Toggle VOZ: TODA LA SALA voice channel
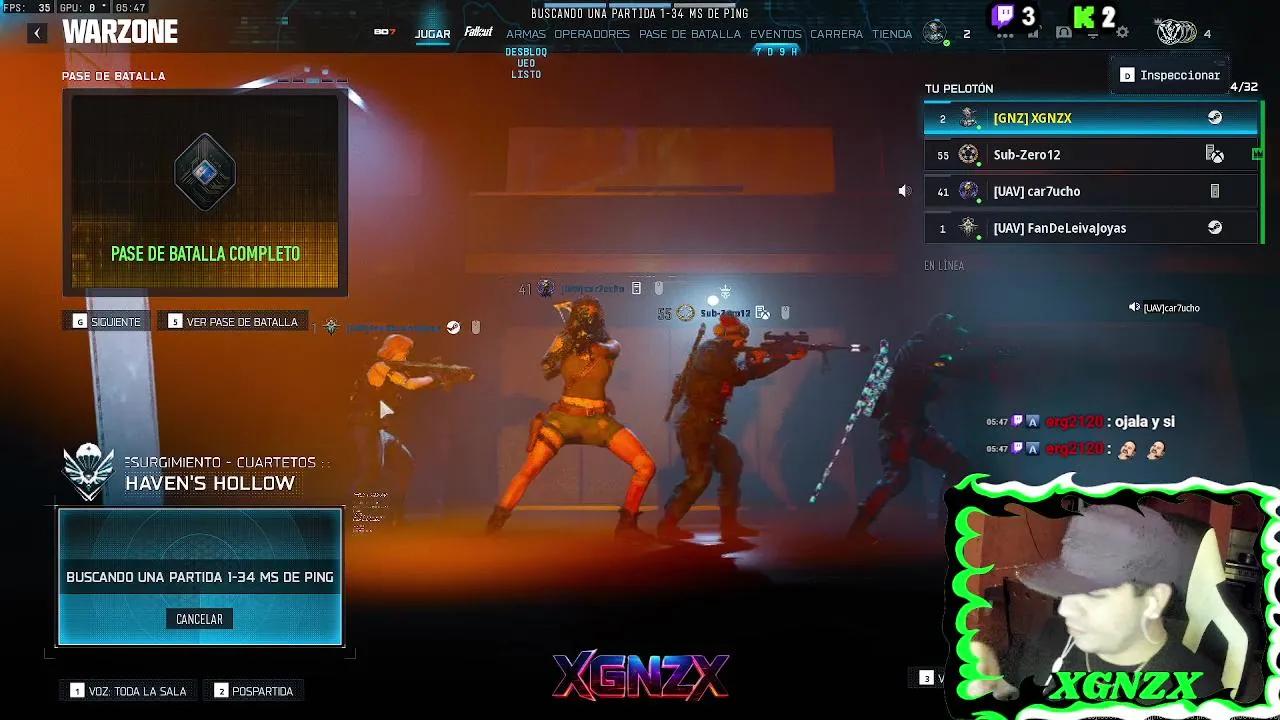The width and height of the screenshot is (1280, 720). click(128, 690)
